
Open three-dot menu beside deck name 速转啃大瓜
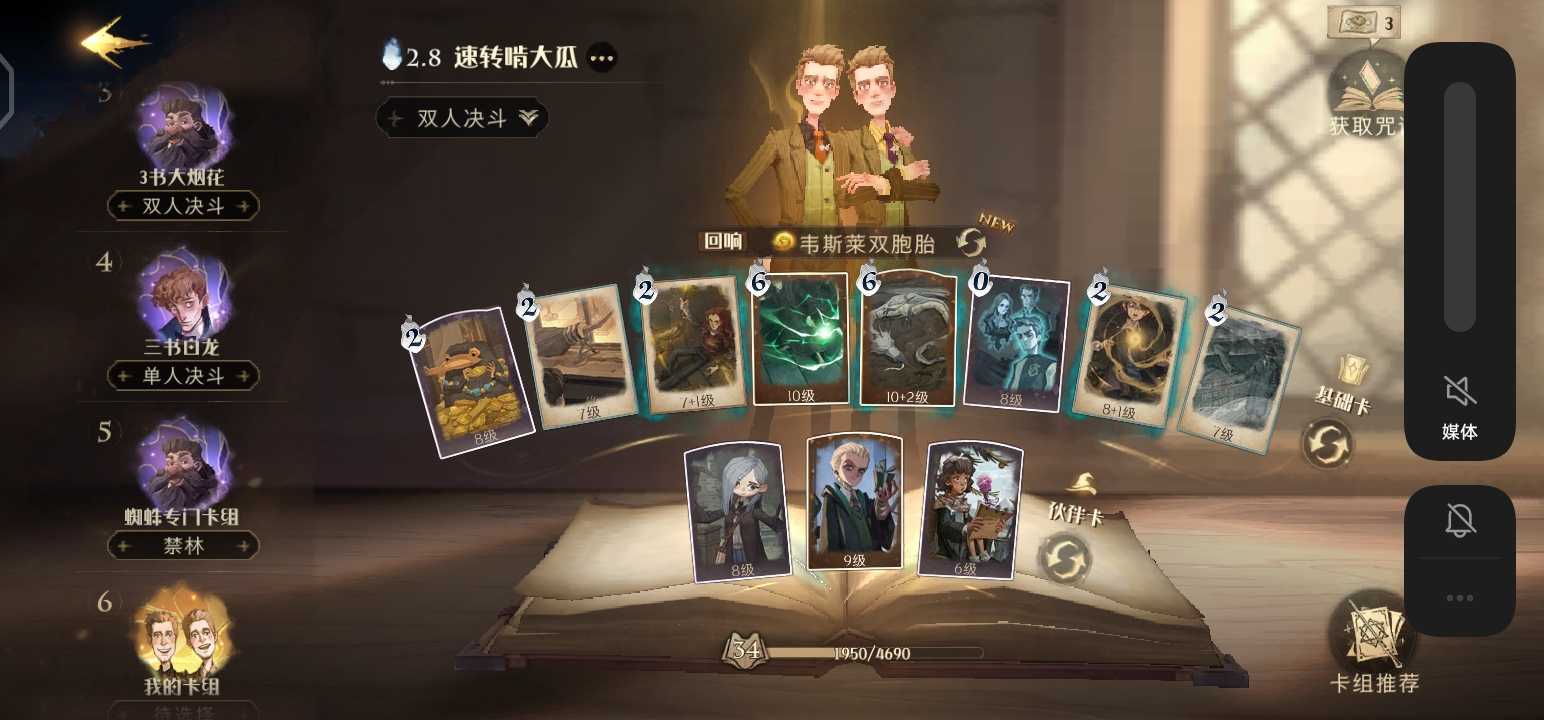click(x=601, y=58)
